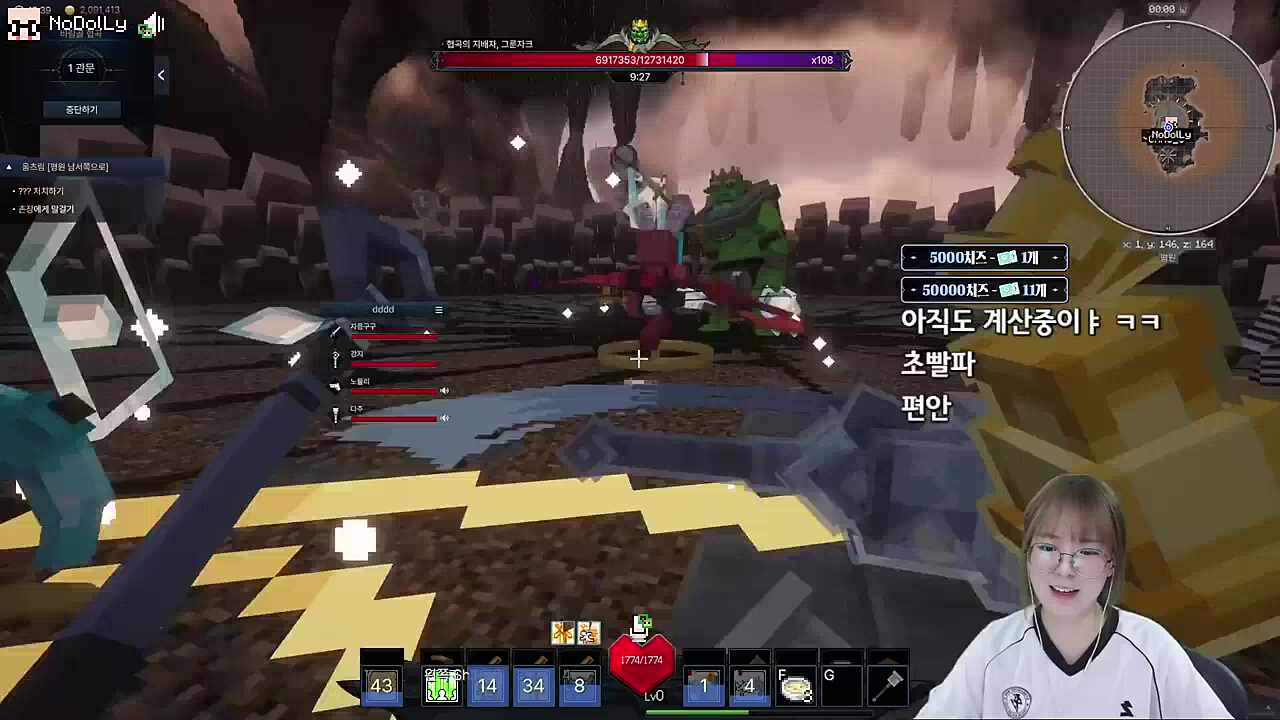This screenshot has height=720, width=1280.
Task: Toggle 다주's voice speaker icon
Action: point(445,418)
